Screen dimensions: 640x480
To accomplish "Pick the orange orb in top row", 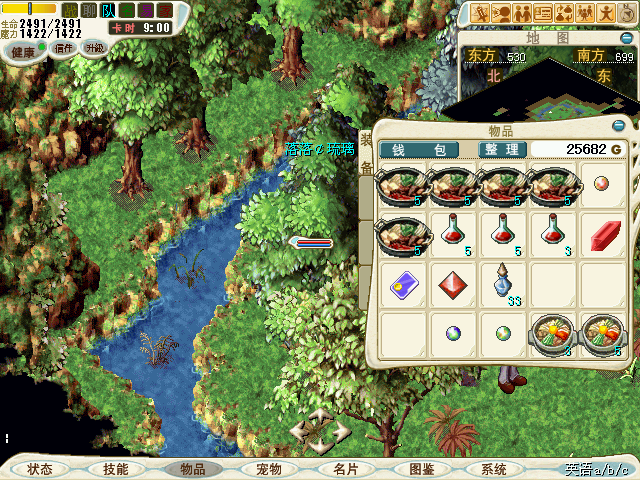I will pos(602,184).
